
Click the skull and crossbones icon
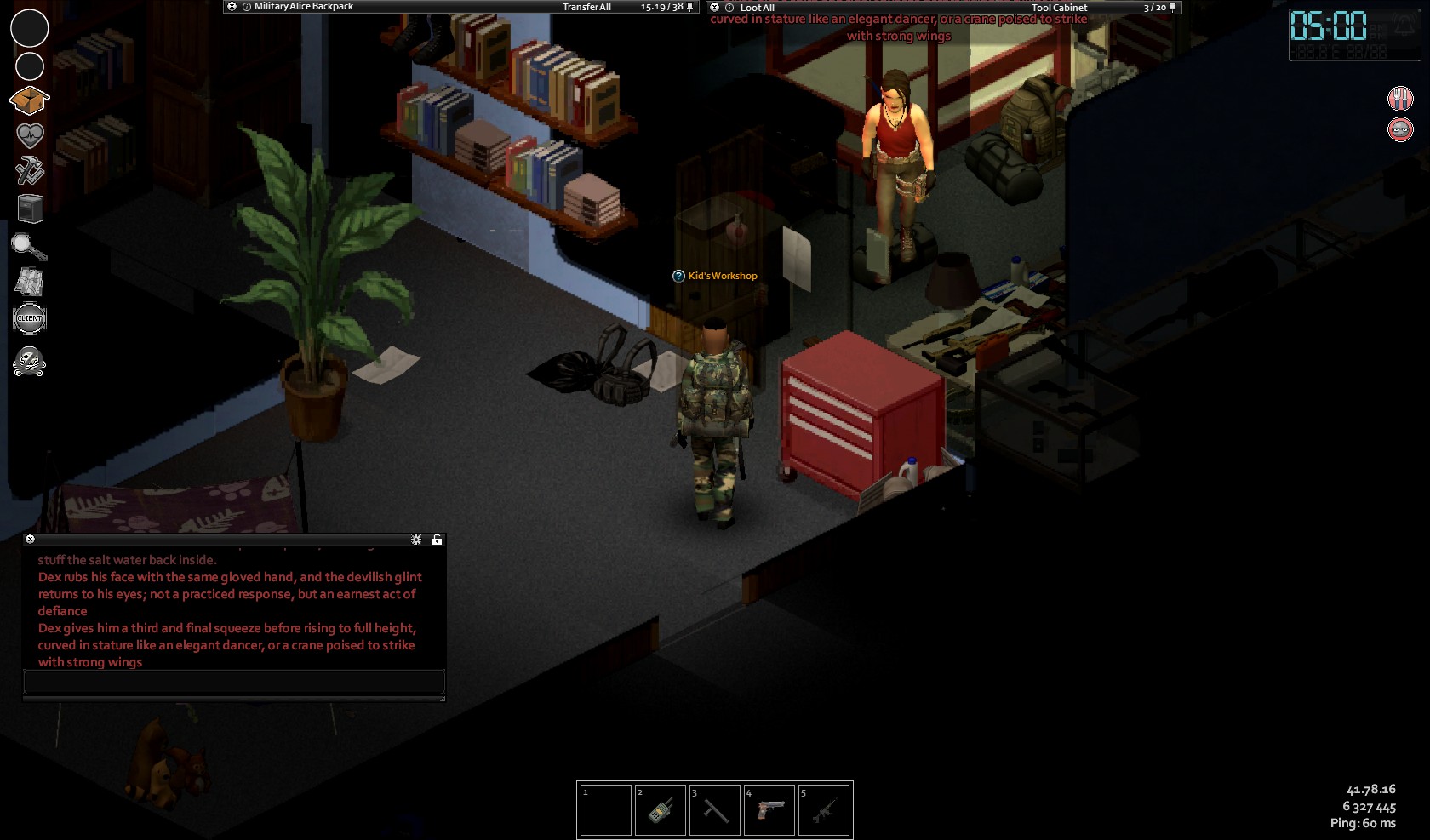tap(30, 362)
